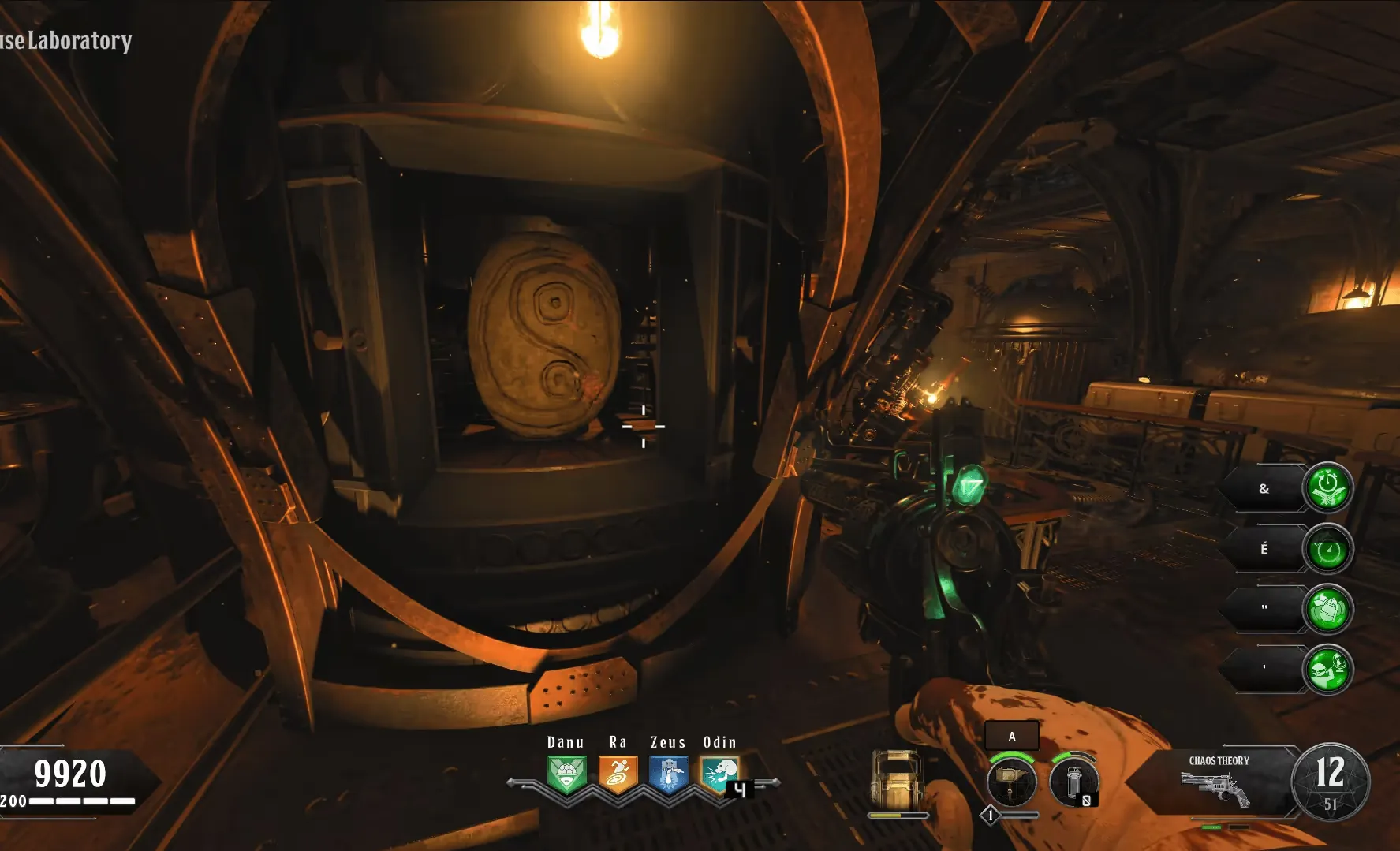The width and height of the screenshot is (1400, 851).
Task: Choose the blue Zeus perk icon
Action: 668,775
